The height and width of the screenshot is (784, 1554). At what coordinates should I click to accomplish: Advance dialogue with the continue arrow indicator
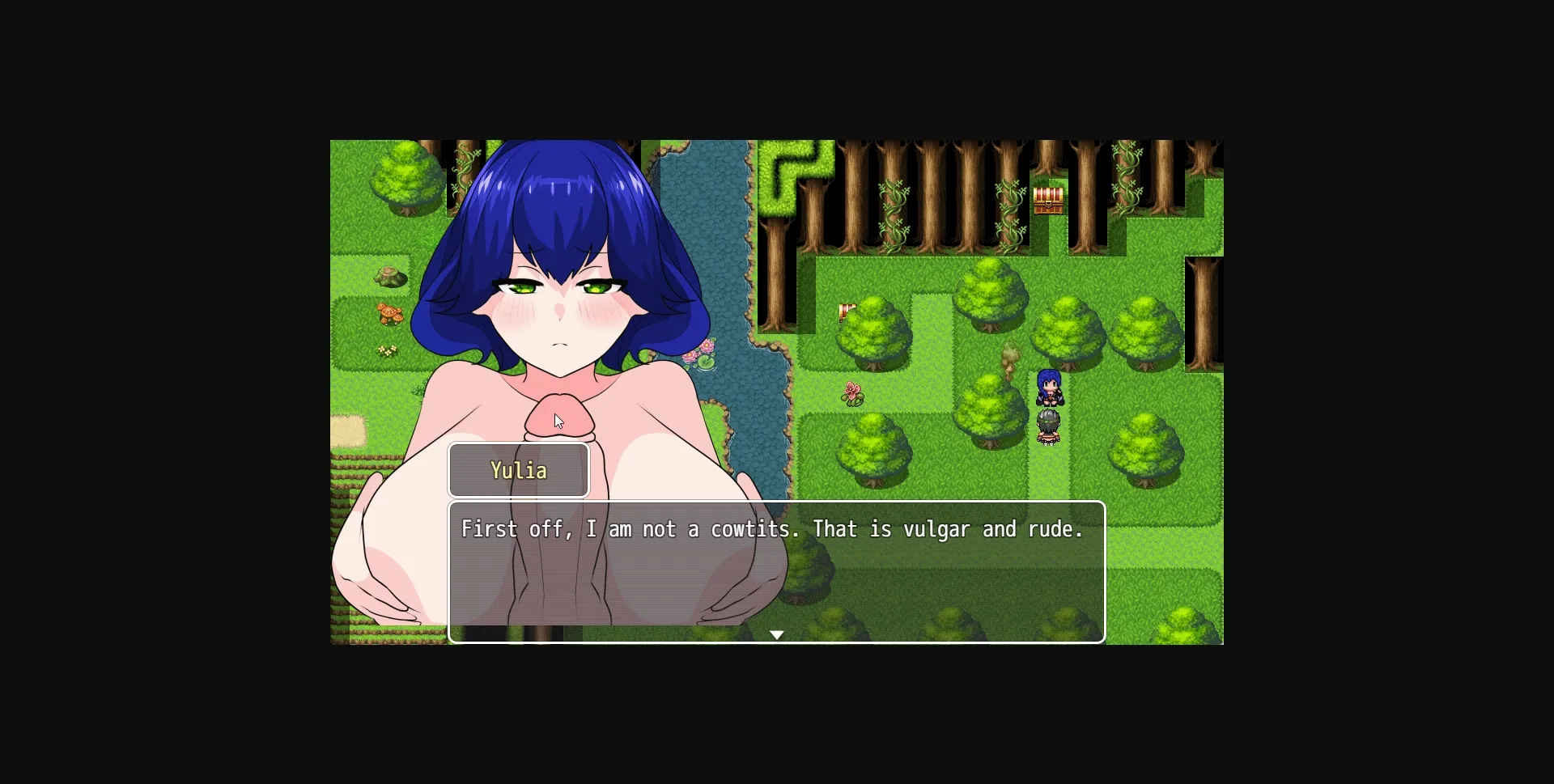point(778,634)
